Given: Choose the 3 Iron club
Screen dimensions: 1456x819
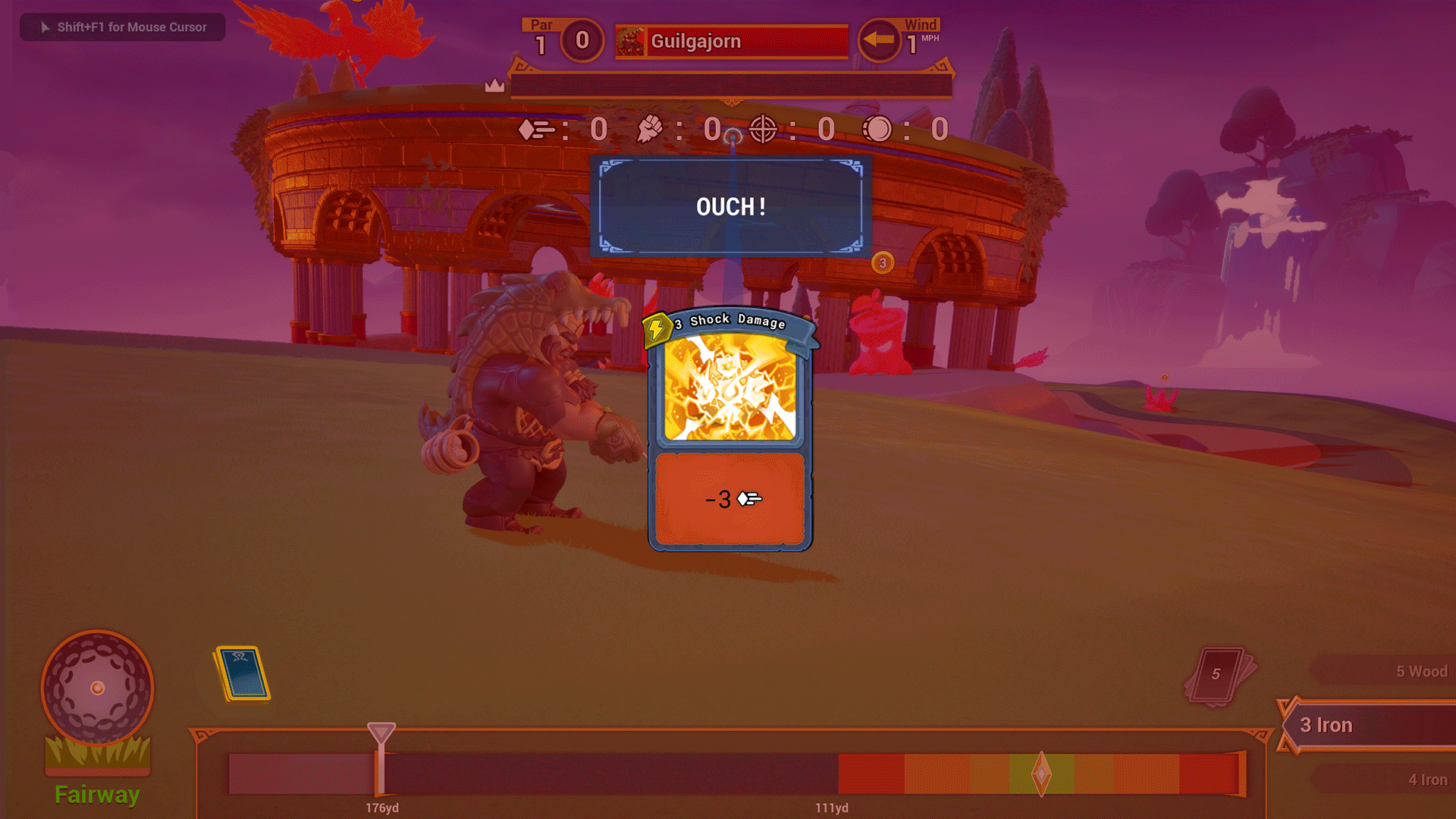Looking at the screenshot, I should (1365, 725).
